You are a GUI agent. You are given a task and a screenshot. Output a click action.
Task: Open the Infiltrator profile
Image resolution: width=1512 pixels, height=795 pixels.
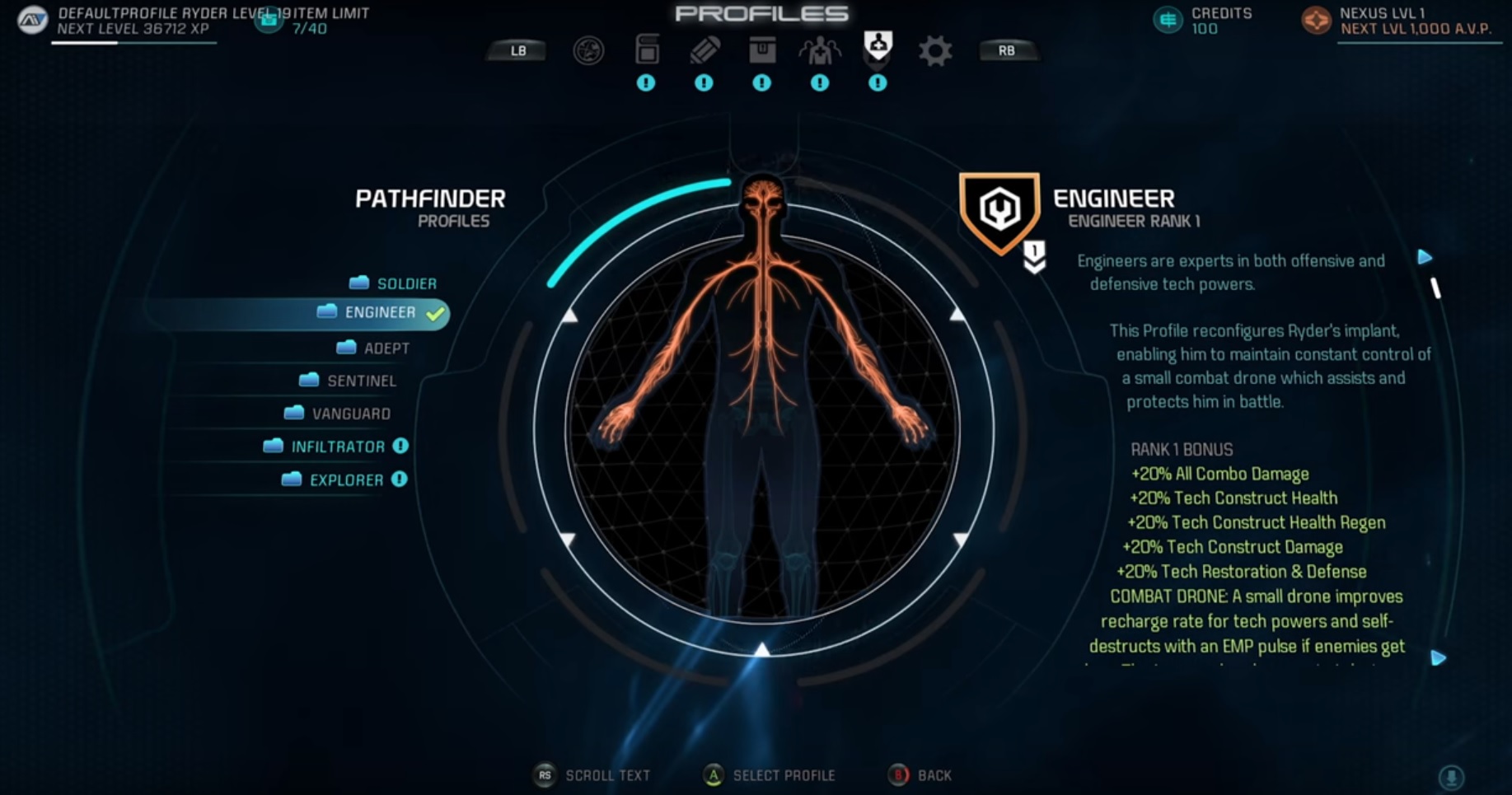click(x=337, y=447)
